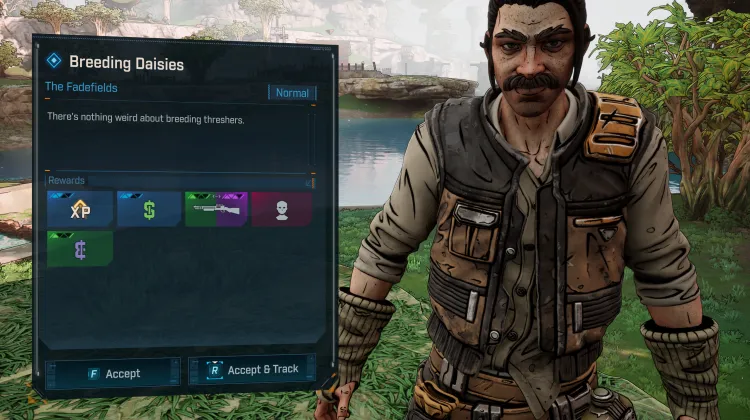Select the green dollar cash reward

coord(149,209)
